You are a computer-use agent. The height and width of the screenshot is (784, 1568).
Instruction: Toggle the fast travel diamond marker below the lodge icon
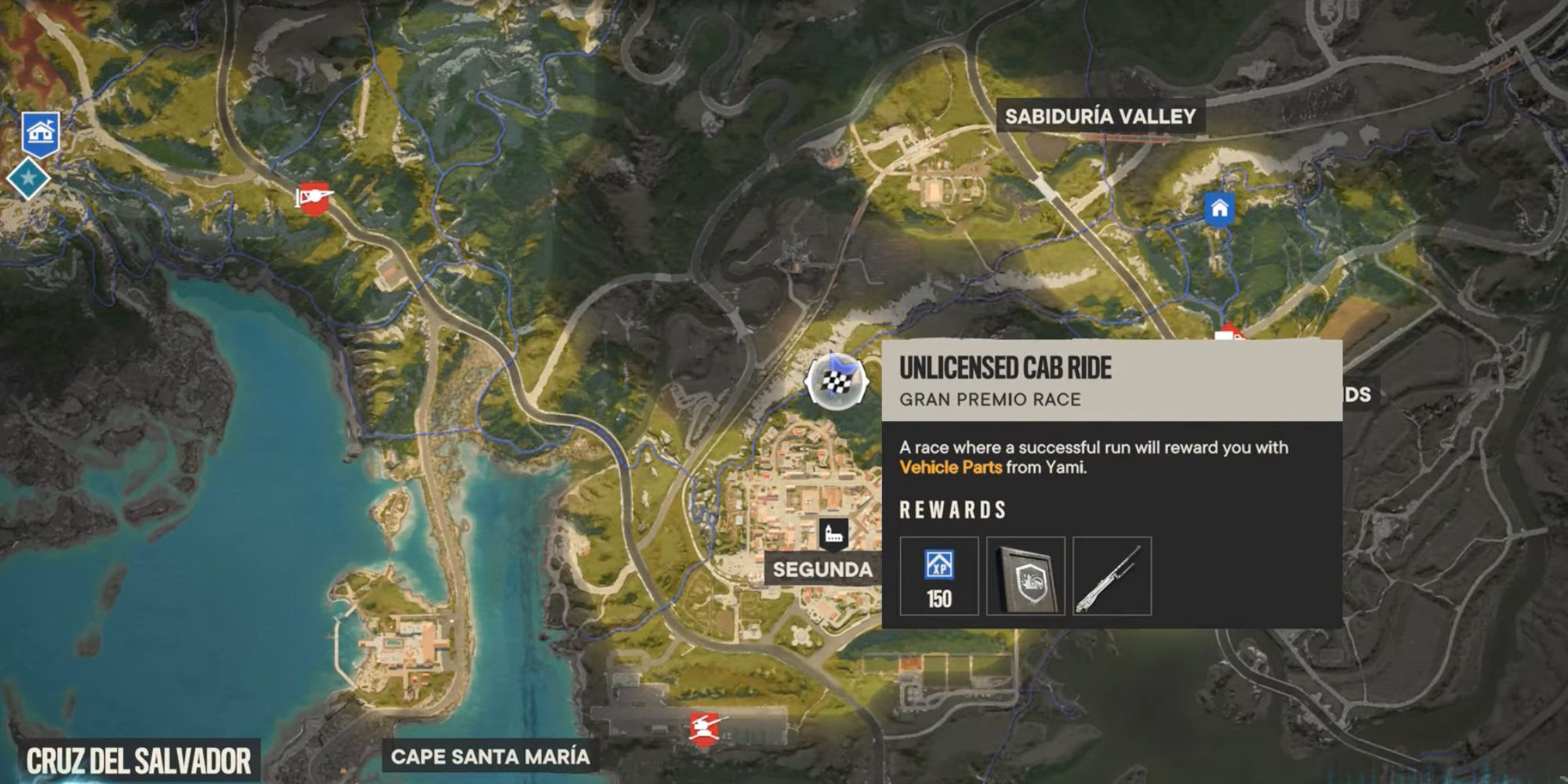[30, 179]
